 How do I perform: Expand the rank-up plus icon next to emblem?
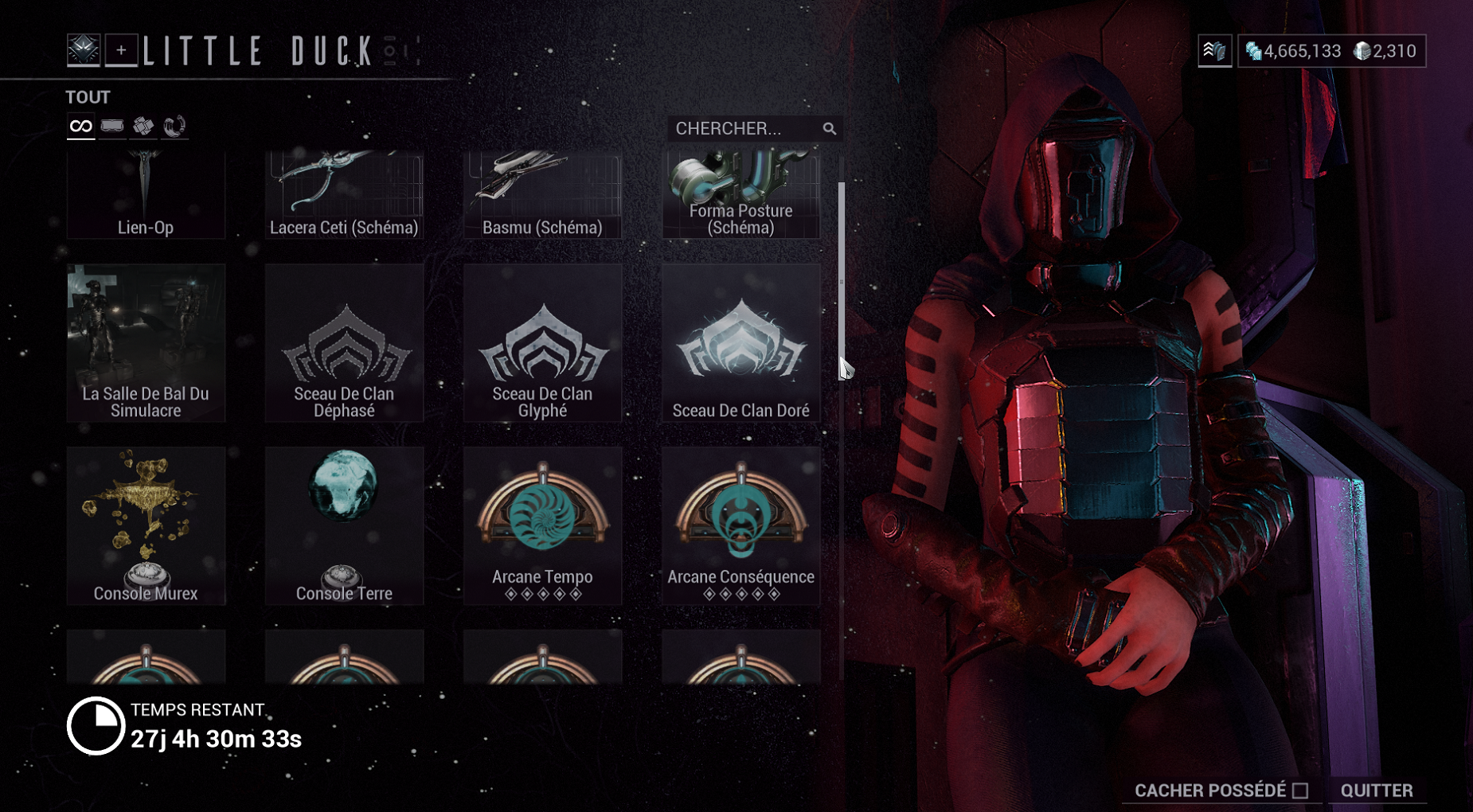pos(121,49)
